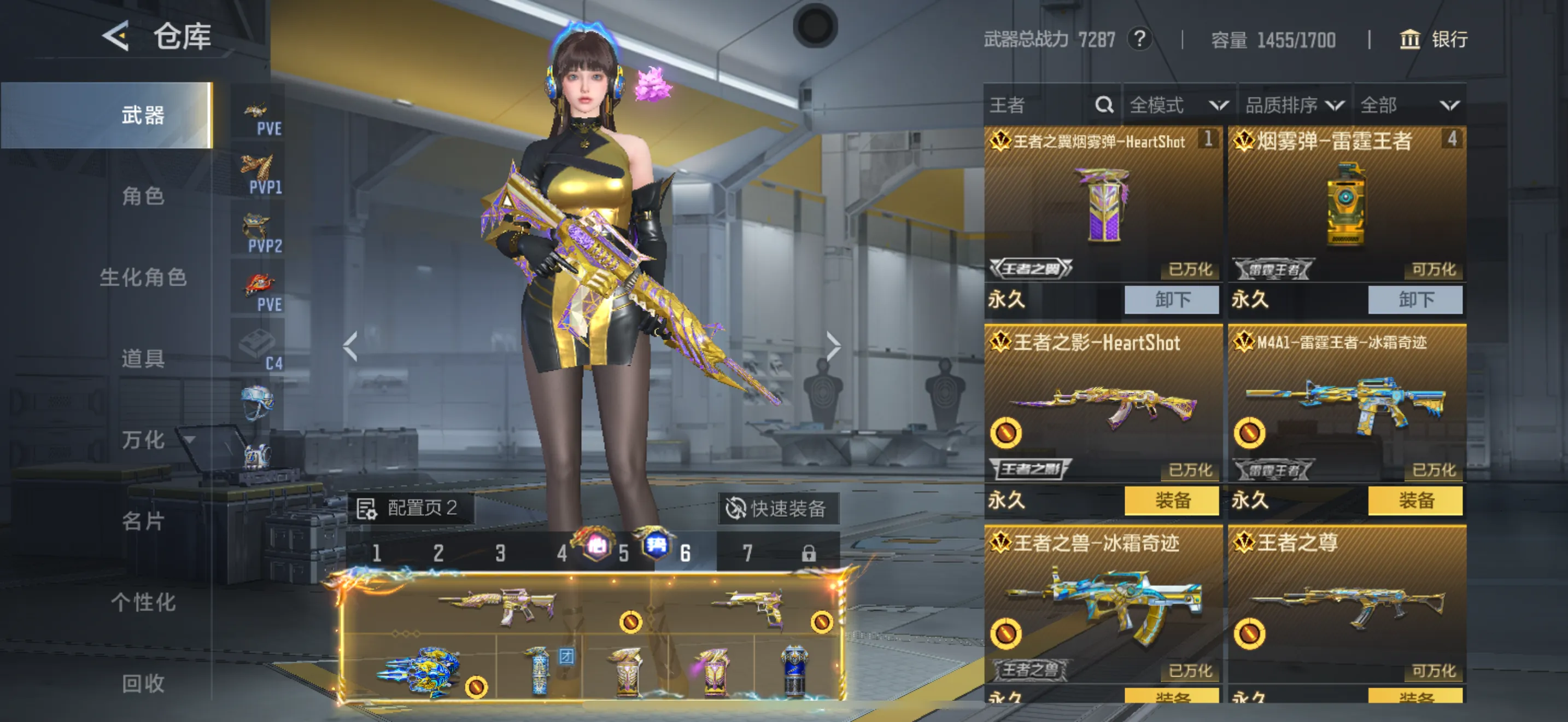Viewport: 1568px width, 722px height.
Task: Activate 快速装备 quick equip
Action: coord(777,508)
